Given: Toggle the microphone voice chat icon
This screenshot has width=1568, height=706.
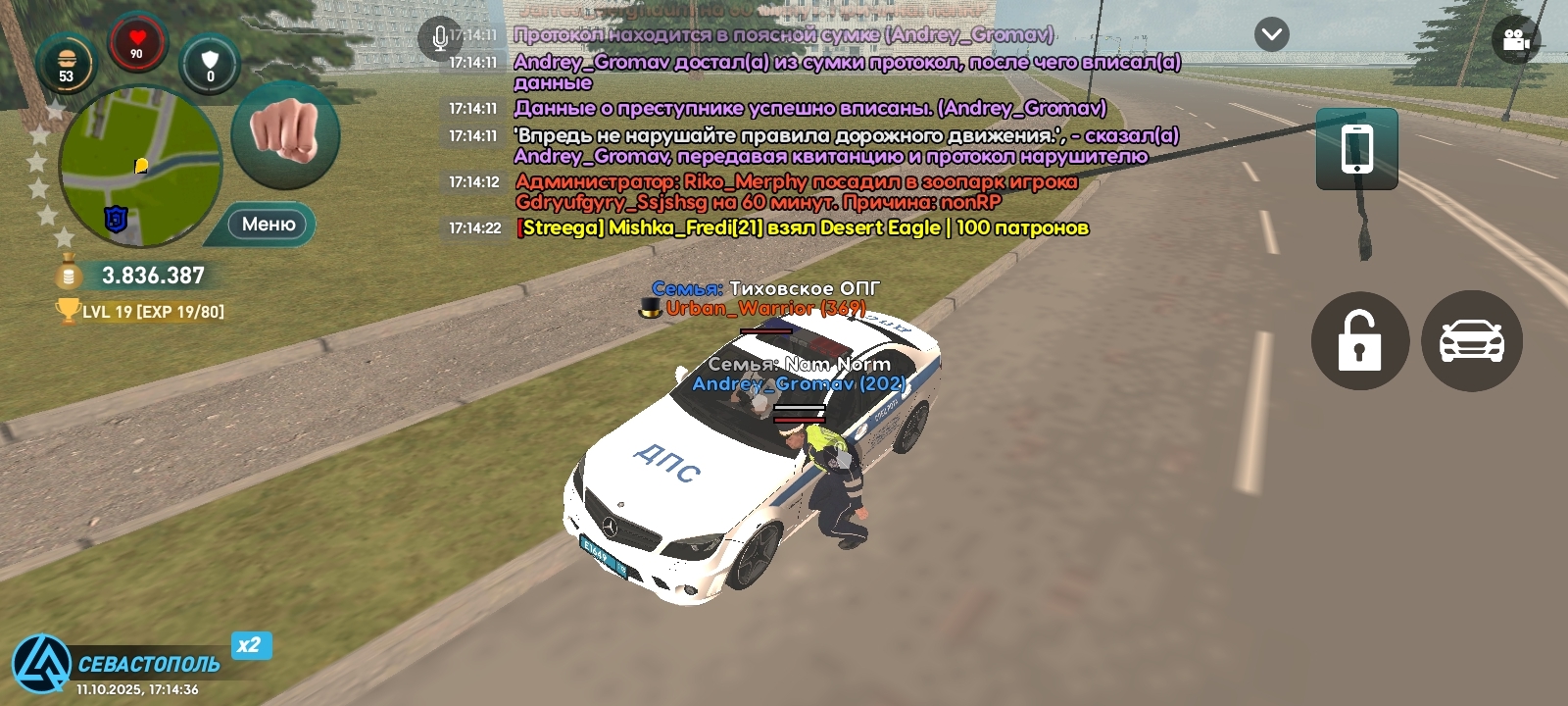Looking at the screenshot, I should point(439,38).
